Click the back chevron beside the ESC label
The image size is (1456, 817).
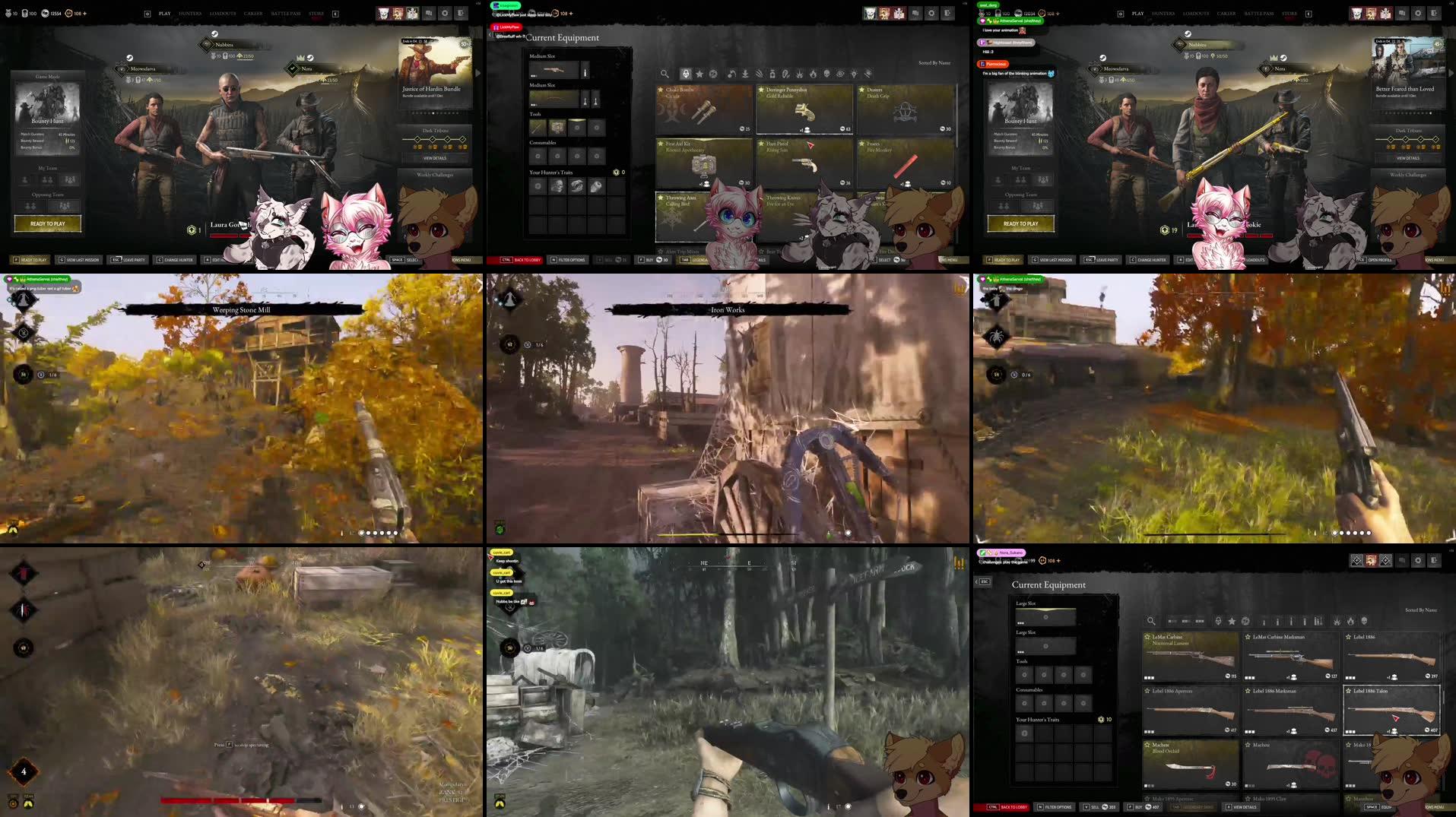point(977,582)
